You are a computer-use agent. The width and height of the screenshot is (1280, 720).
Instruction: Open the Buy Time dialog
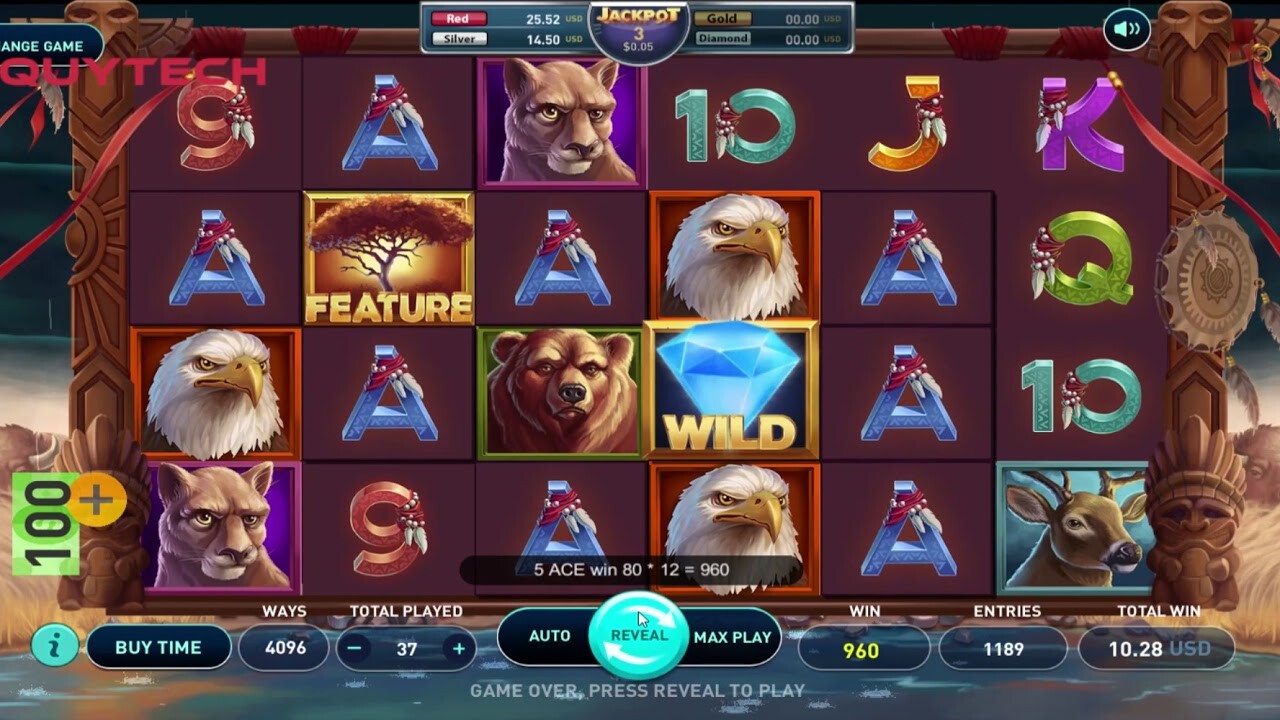[x=158, y=648]
